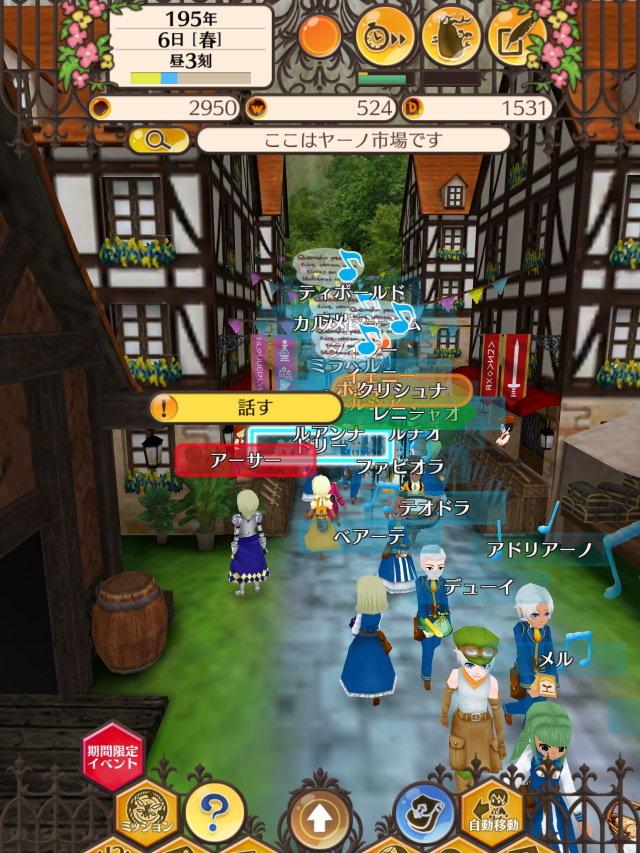Screen dimensions: 640x853
Task: Activate the clock fast-forward time icon
Action: (x=385, y=38)
